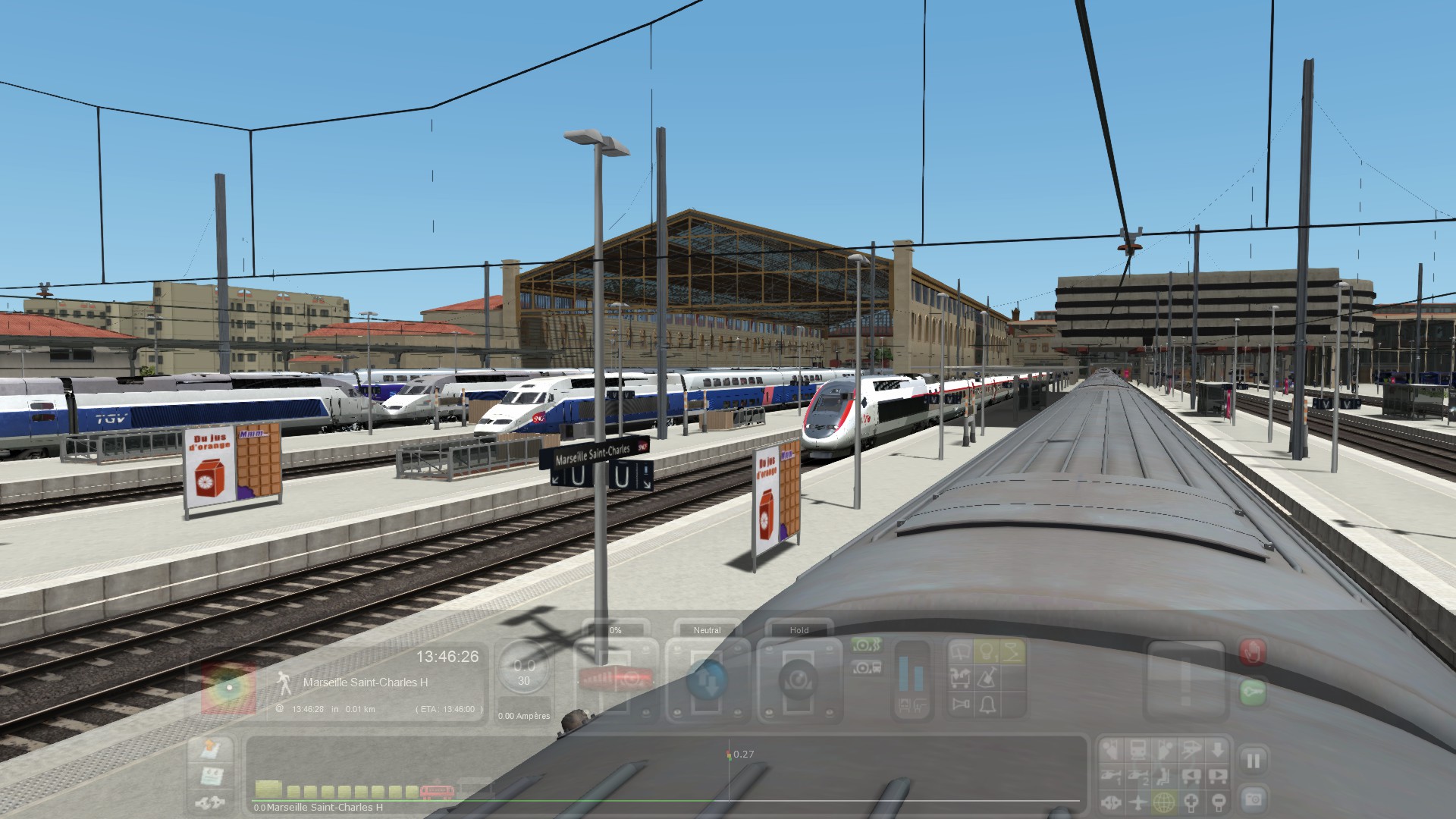Ring the bell icon
Viewport: 1456px width, 819px height.
point(987,705)
